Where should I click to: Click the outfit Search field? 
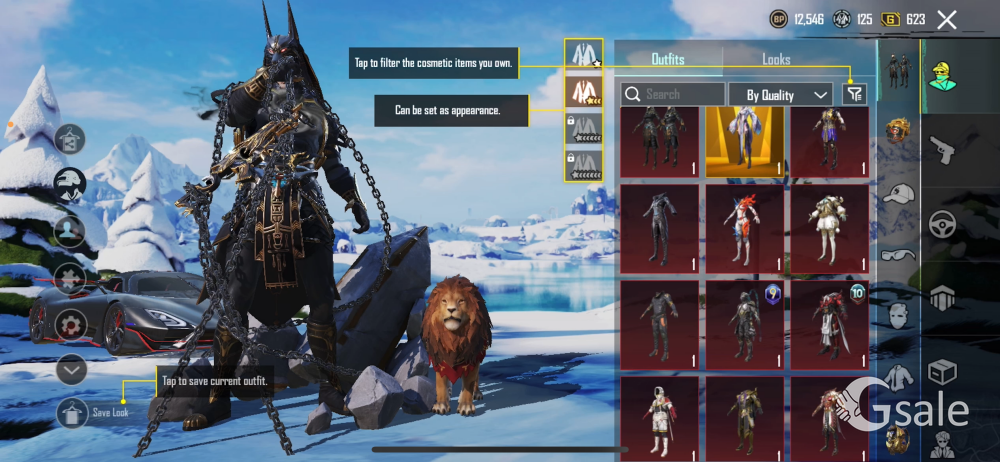tap(673, 95)
